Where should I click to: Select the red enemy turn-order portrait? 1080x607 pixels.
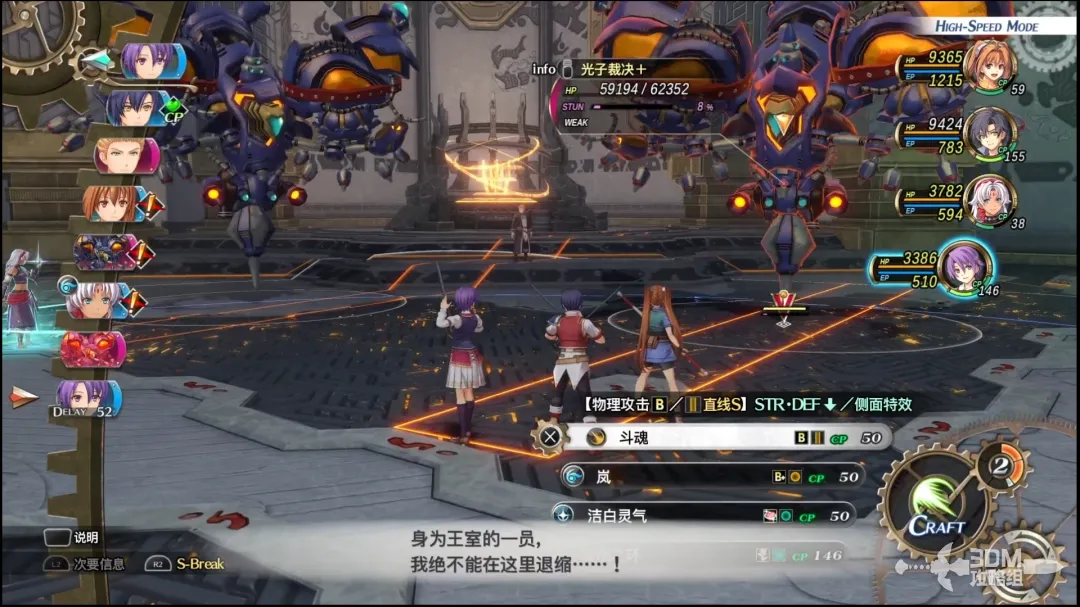[92, 349]
